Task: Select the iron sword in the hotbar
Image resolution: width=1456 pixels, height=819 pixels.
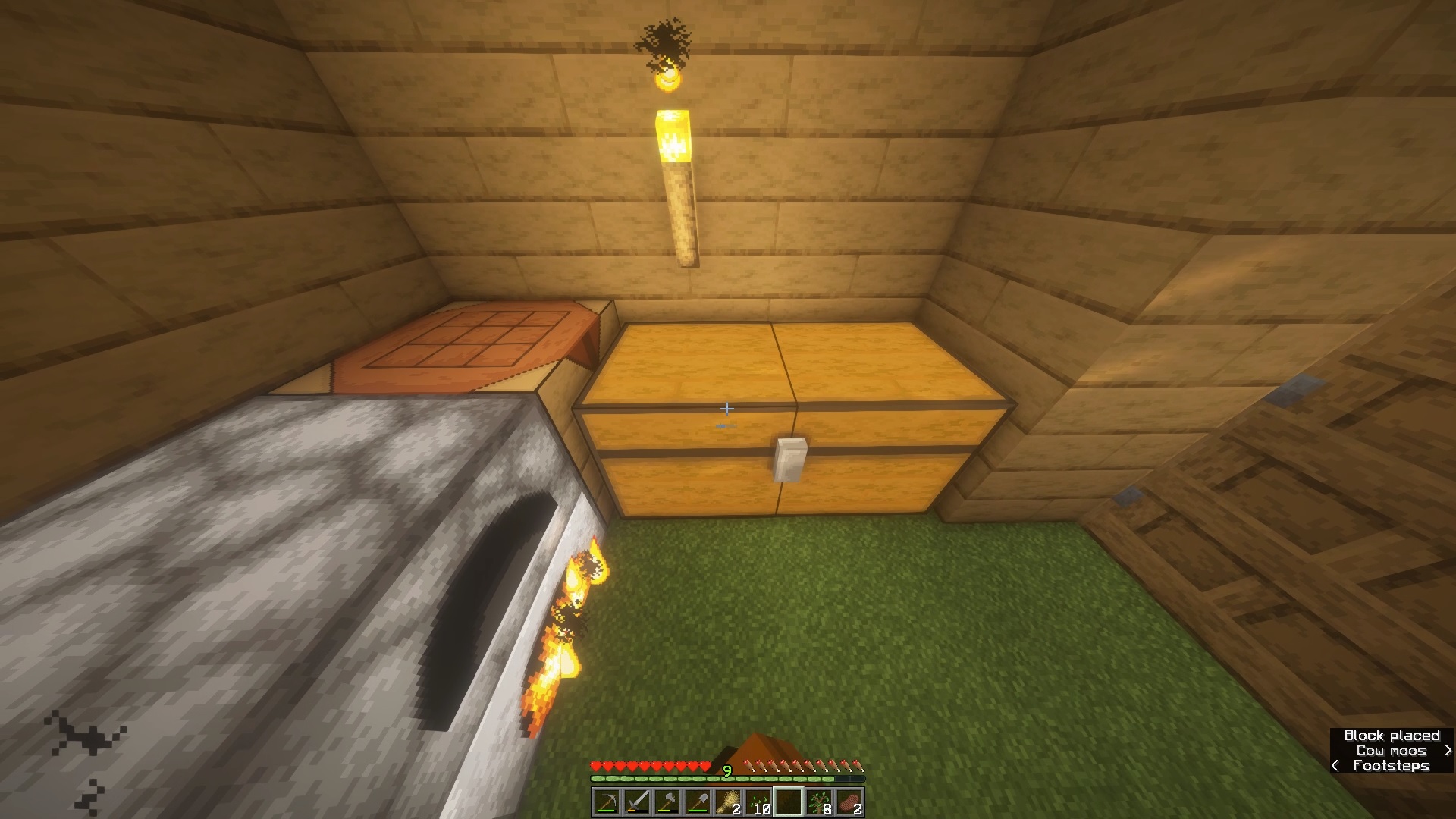Action: (x=637, y=802)
